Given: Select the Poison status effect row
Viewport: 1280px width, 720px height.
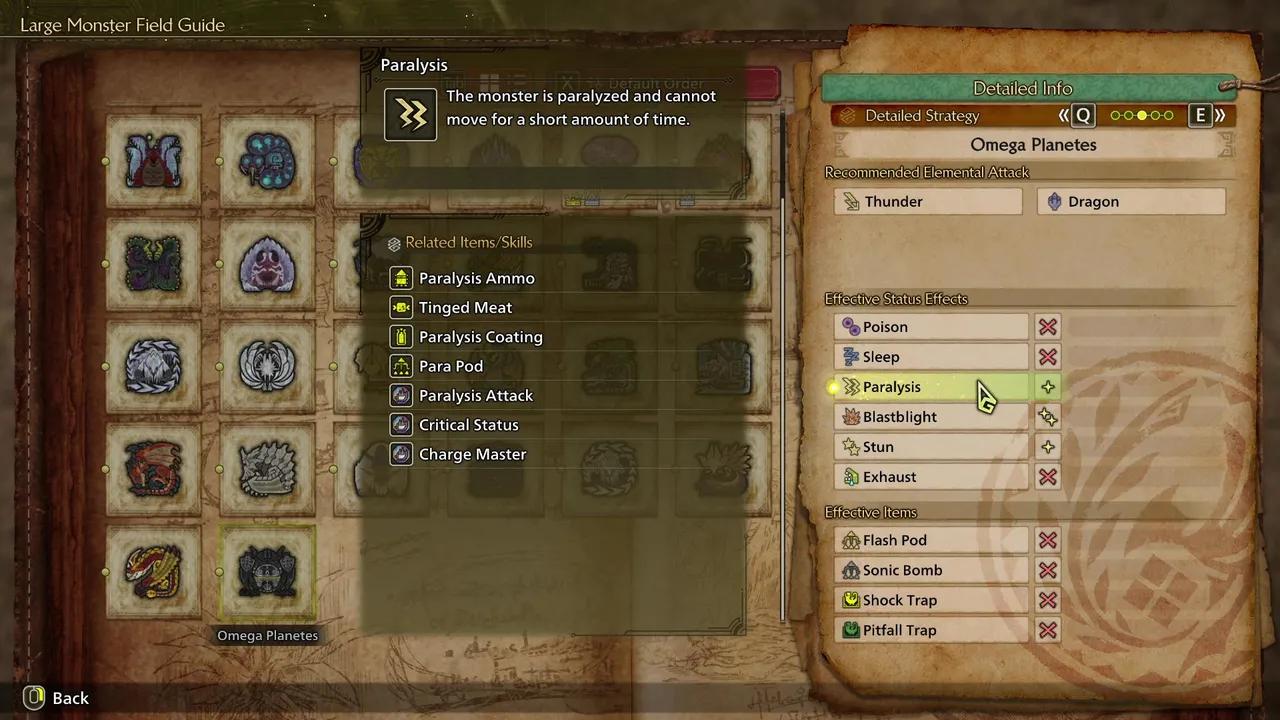Looking at the screenshot, I should click(930, 327).
